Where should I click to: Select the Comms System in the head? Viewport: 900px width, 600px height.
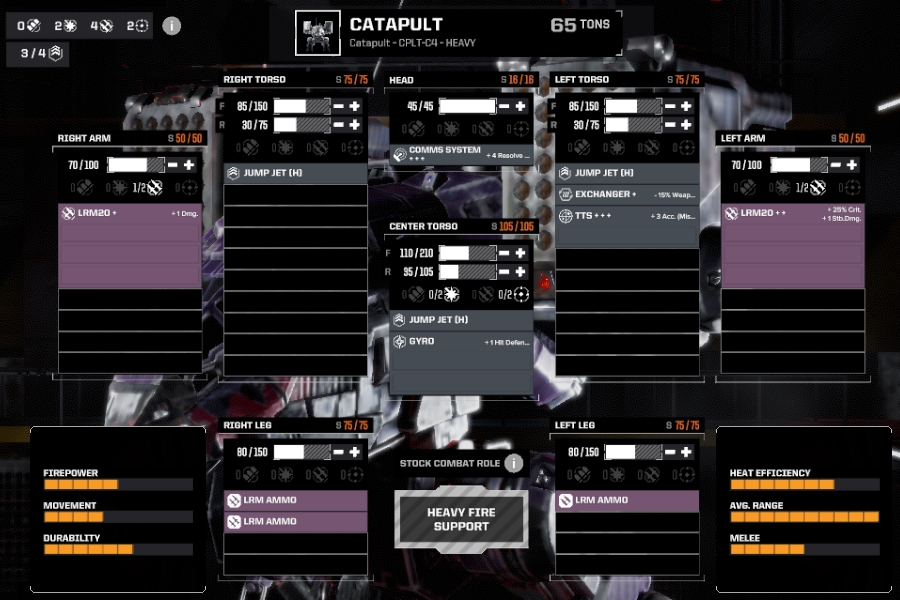(x=461, y=154)
